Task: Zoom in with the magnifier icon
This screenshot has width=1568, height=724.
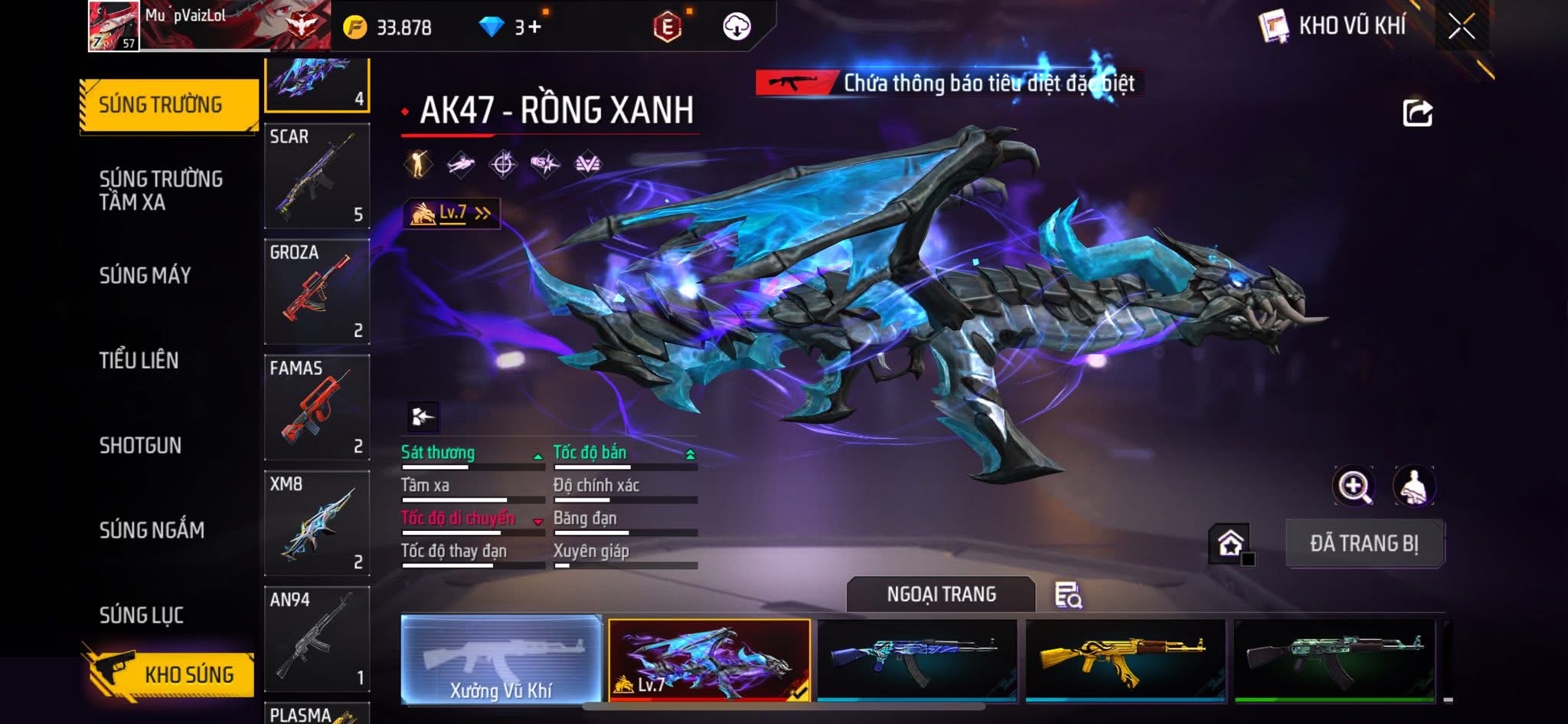Action: tap(1354, 486)
